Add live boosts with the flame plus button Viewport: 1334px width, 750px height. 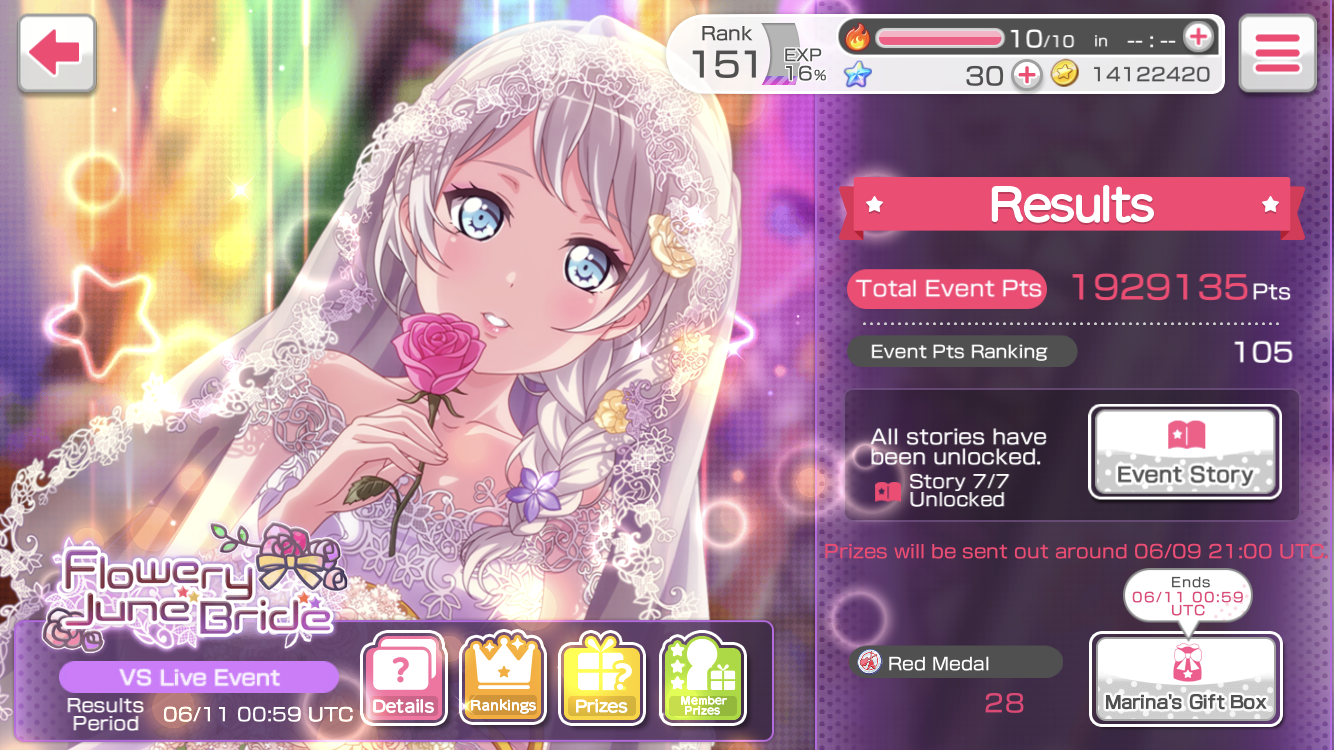1197,38
